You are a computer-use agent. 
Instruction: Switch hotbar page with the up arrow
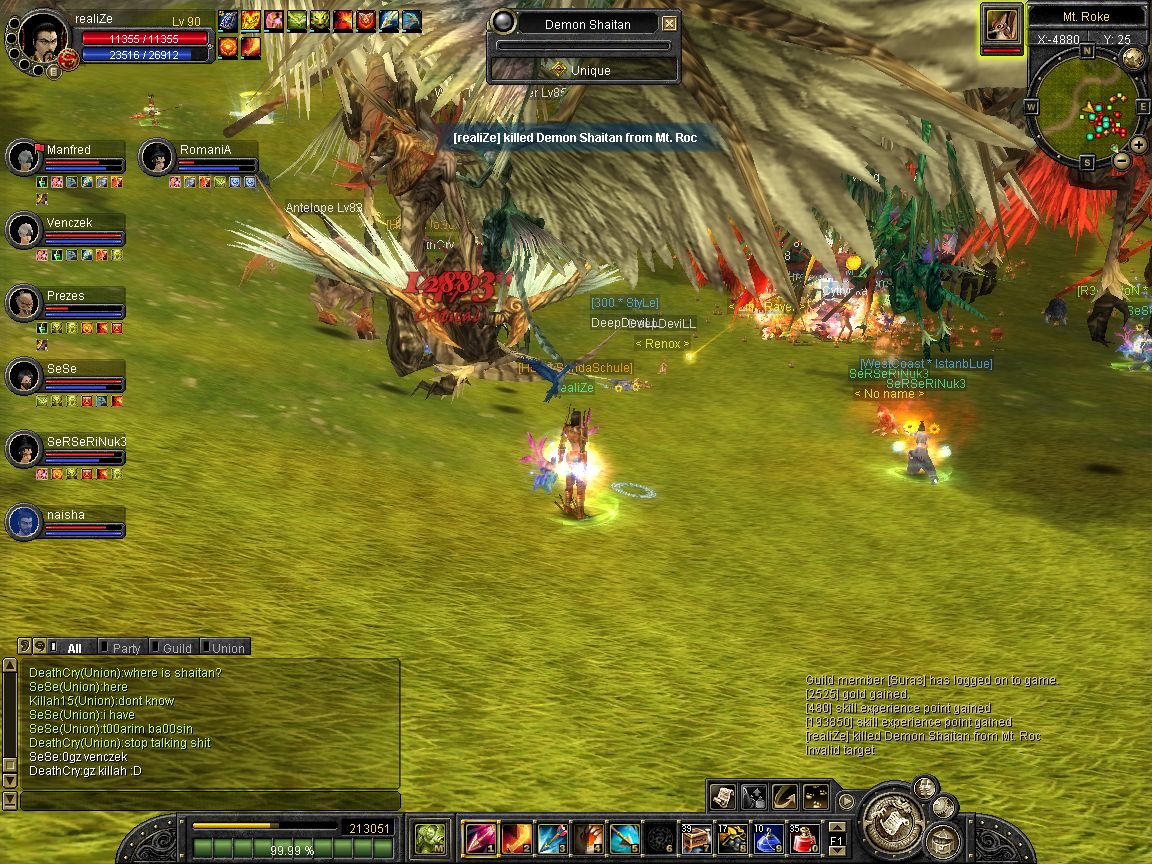coord(837,827)
